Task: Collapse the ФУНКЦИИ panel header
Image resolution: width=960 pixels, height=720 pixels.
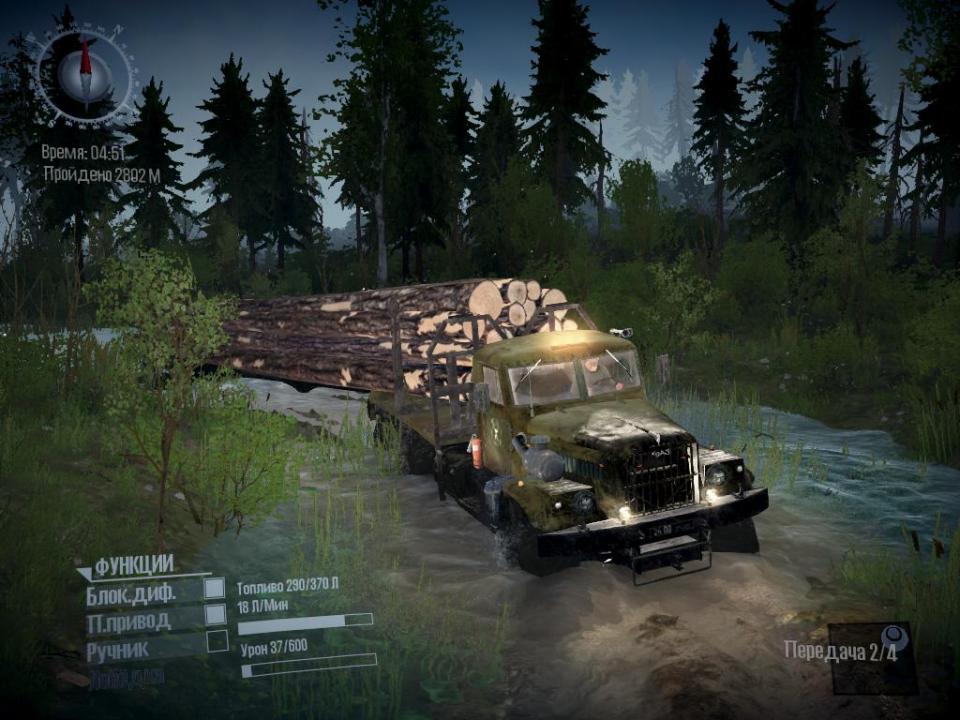Action: (128, 565)
